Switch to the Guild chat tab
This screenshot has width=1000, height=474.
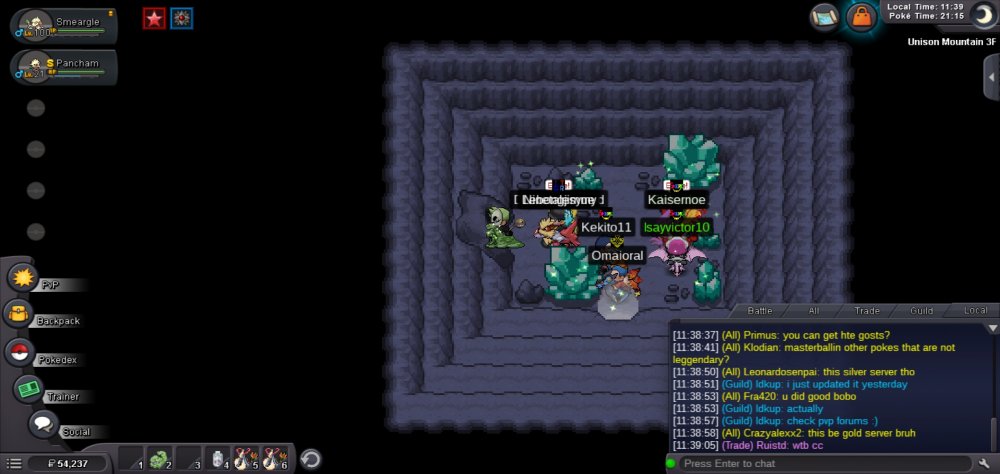pyautogui.click(x=921, y=311)
